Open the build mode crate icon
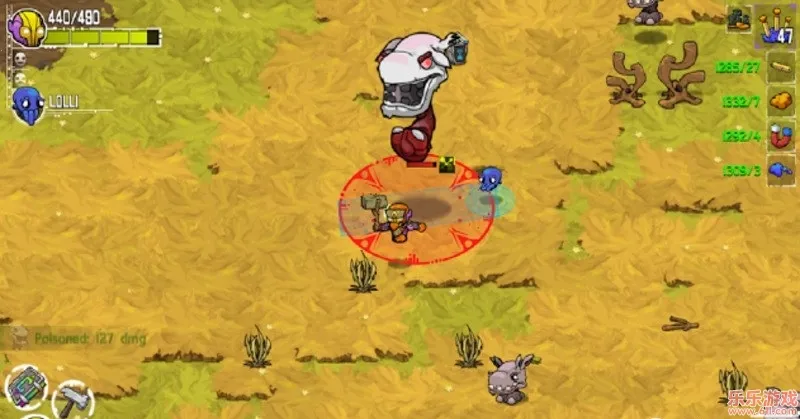Screen dimensions: 800x419 pyautogui.click(x=740, y=18)
